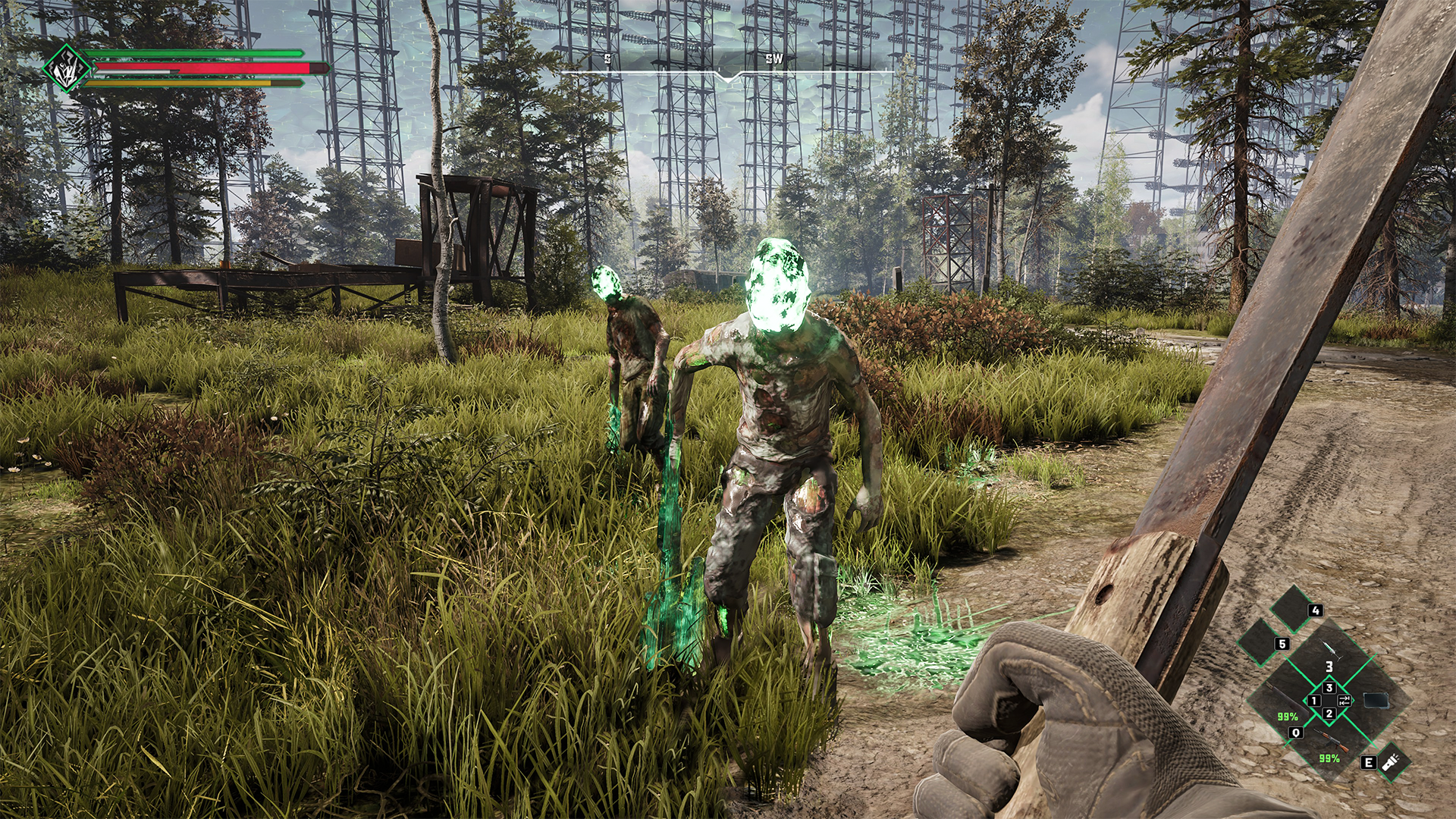Image resolution: width=1456 pixels, height=819 pixels.
Task: Click the character emblem beside the status bars
Action: (67, 69)
